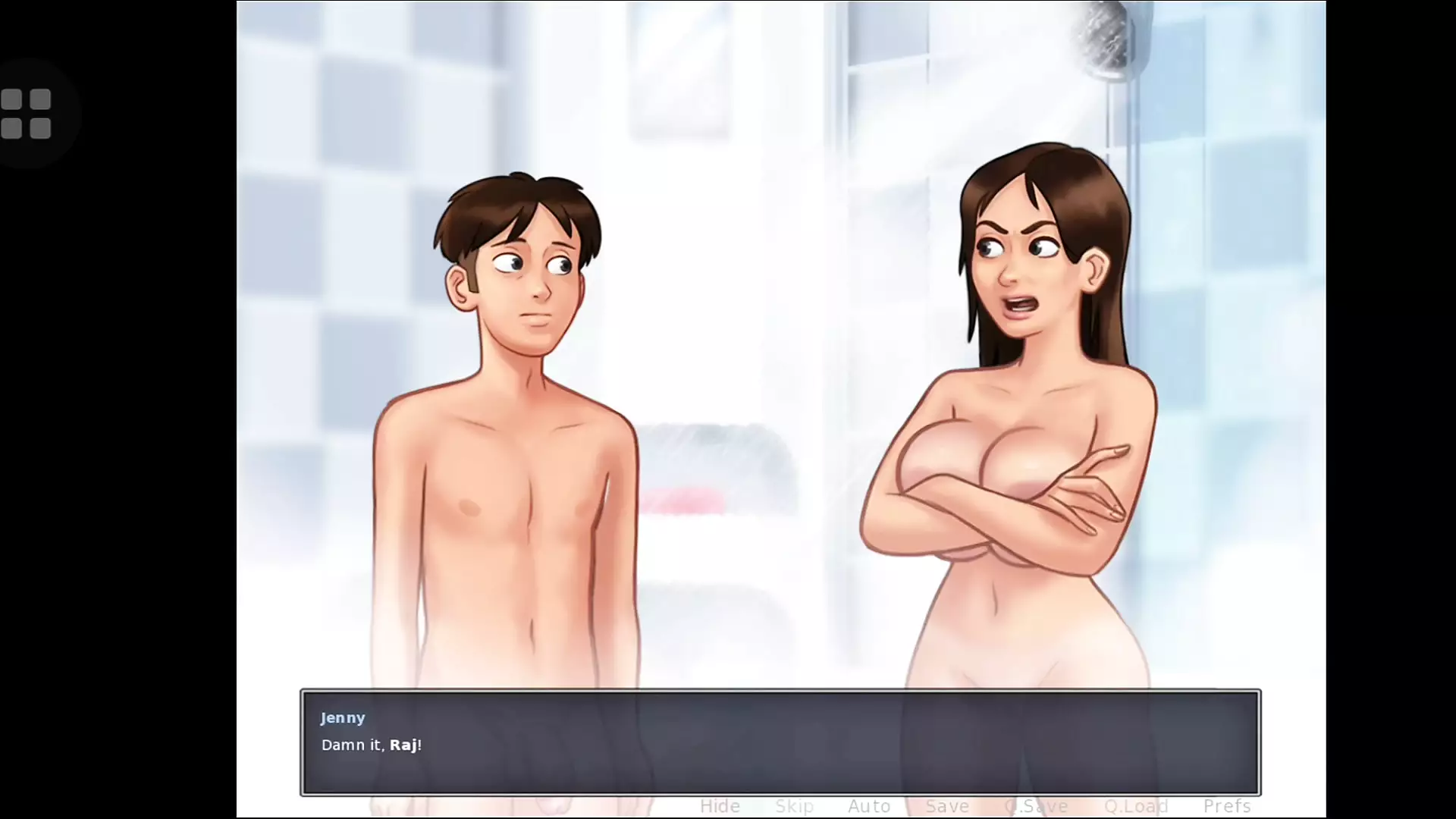Open the grid menu overlay icon
This screenshot has width=1456, height=819.
pos(27,112)
